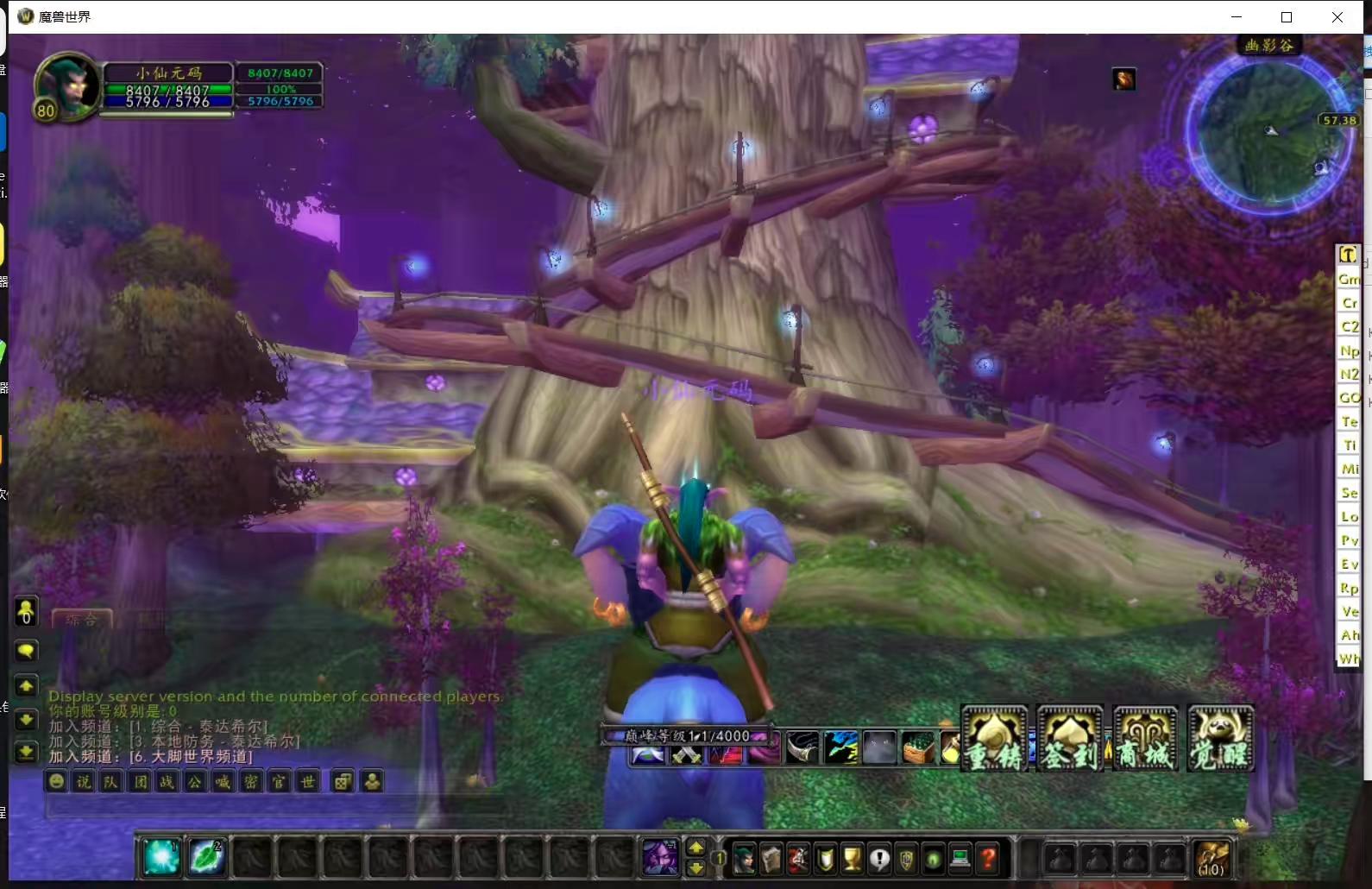Use the first action bar ability

coord(161,858)
